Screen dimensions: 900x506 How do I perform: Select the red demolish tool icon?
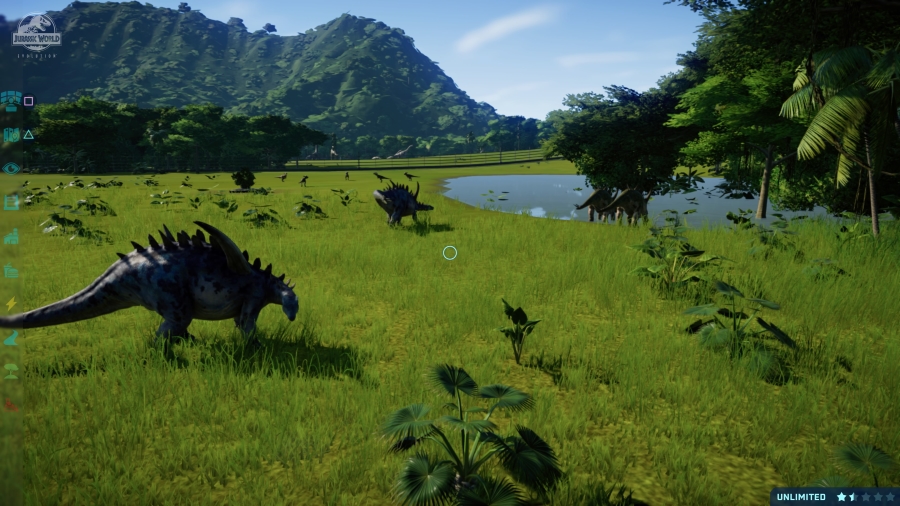(11, 405)
